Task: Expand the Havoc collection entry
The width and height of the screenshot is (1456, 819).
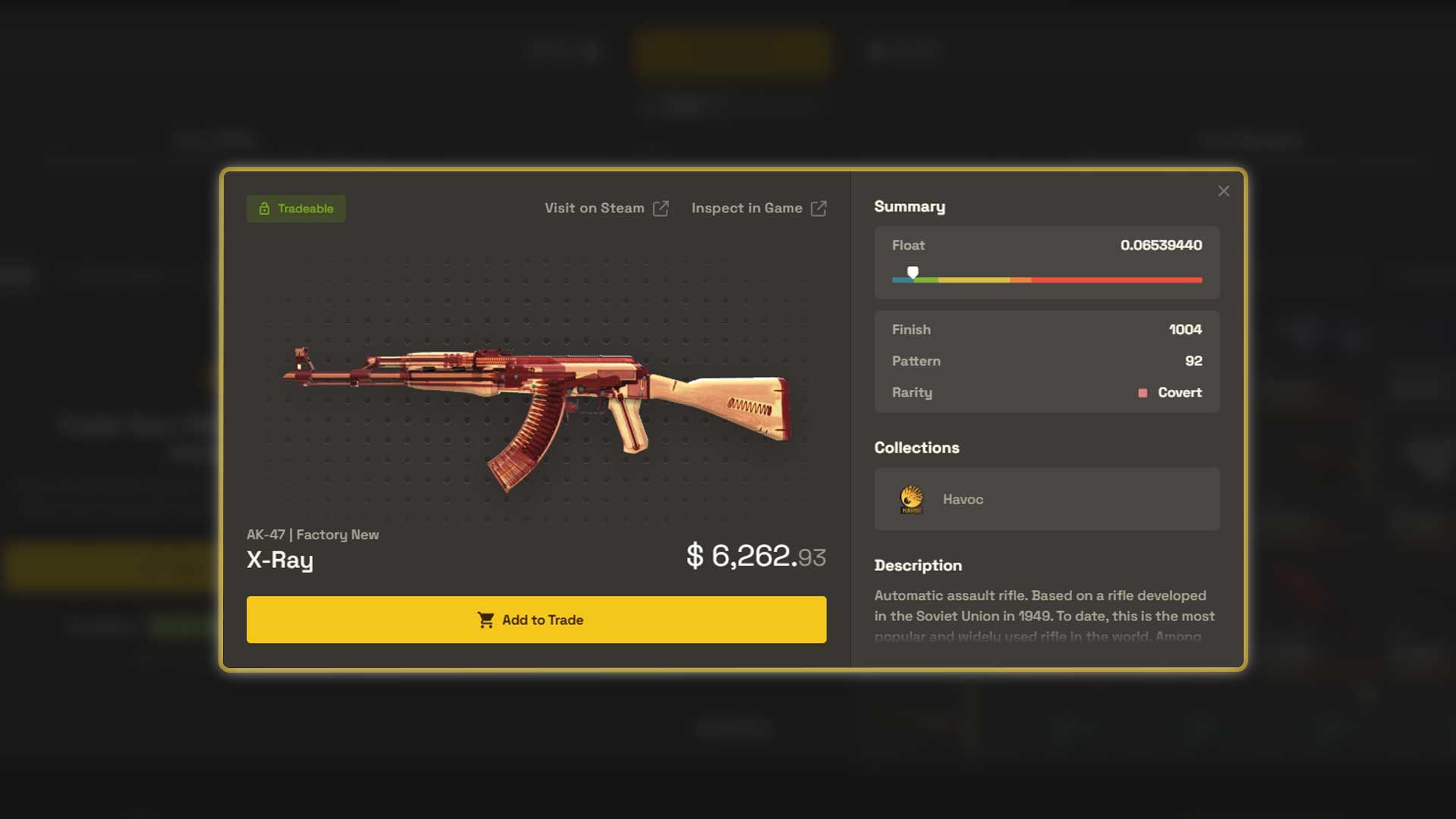Action: (1046, 499)
